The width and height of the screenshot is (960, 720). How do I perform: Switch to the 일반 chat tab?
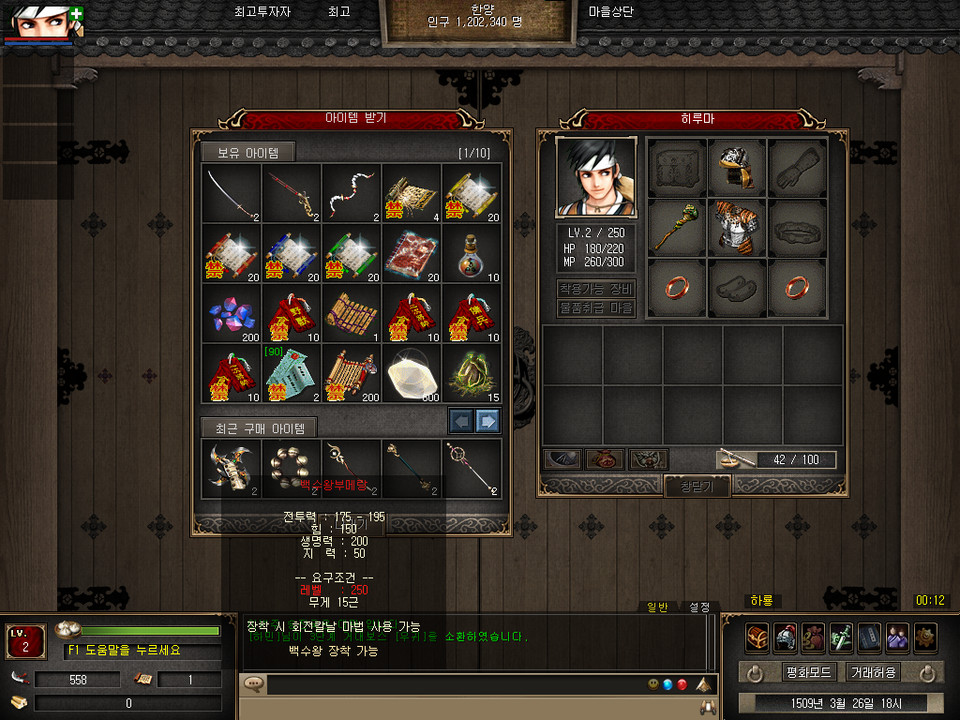658,606
